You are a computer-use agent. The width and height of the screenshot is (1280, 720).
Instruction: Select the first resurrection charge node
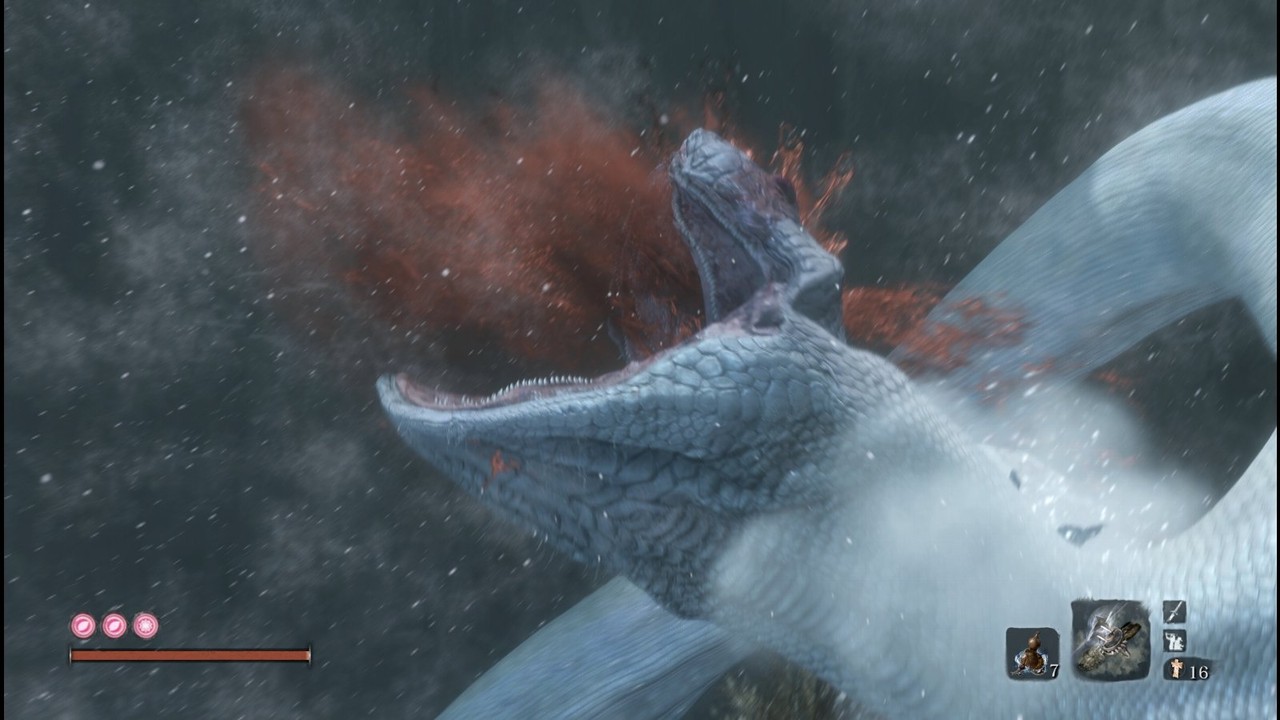click(84, 625)
